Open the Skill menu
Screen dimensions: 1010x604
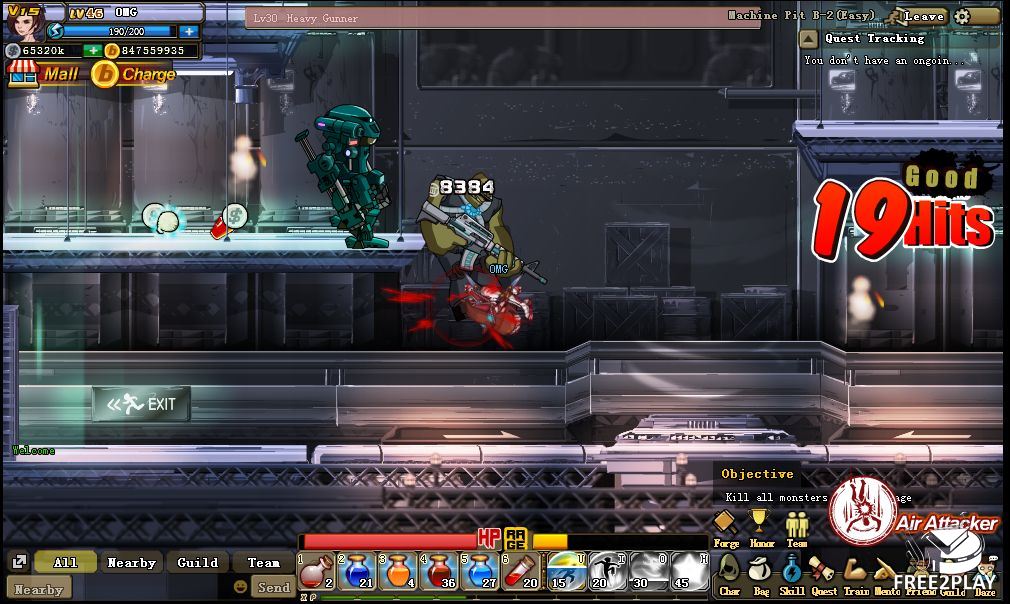click(x=791, y=573)
